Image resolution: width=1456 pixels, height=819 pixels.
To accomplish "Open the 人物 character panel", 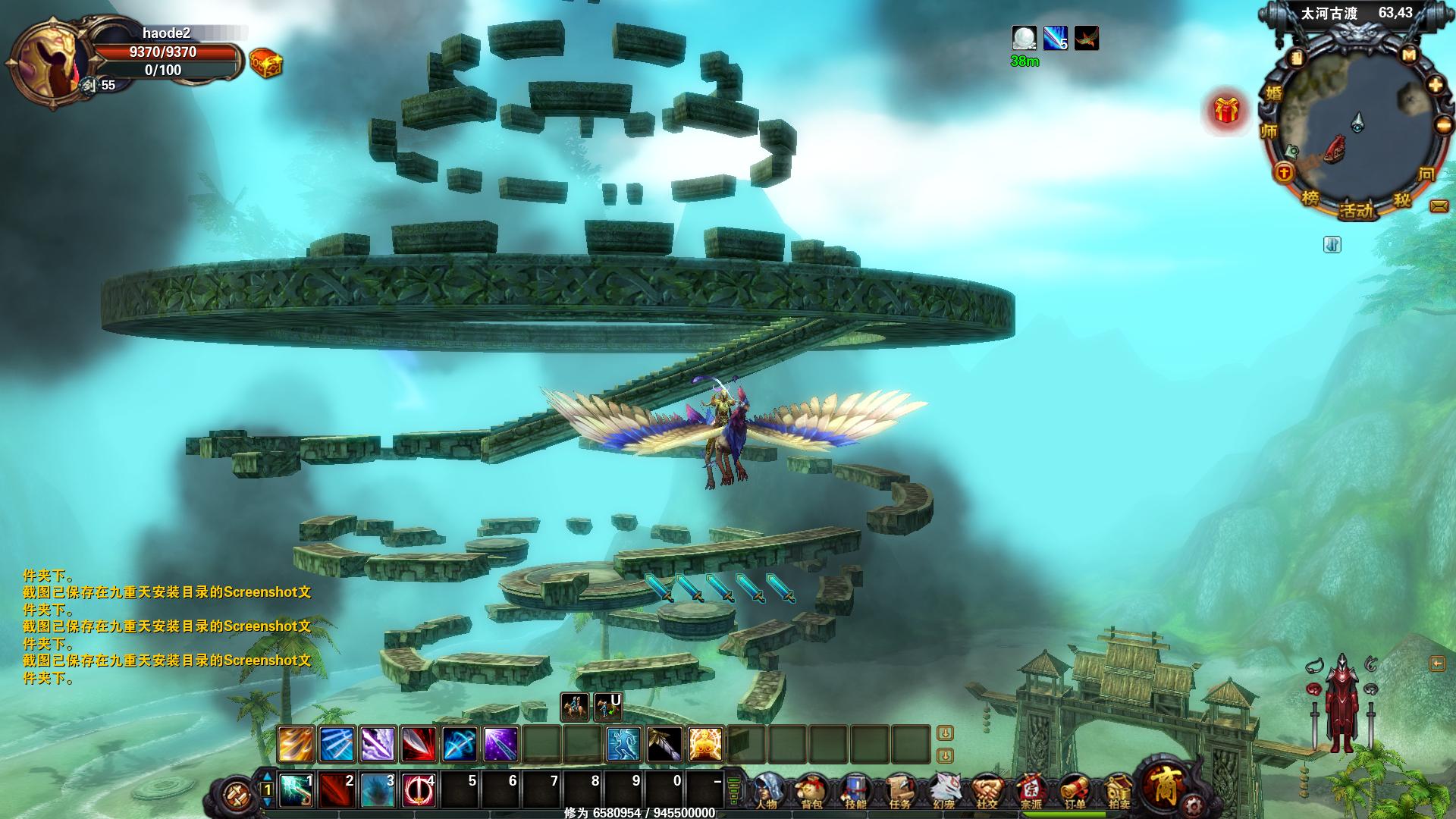I will coord(767,792).
